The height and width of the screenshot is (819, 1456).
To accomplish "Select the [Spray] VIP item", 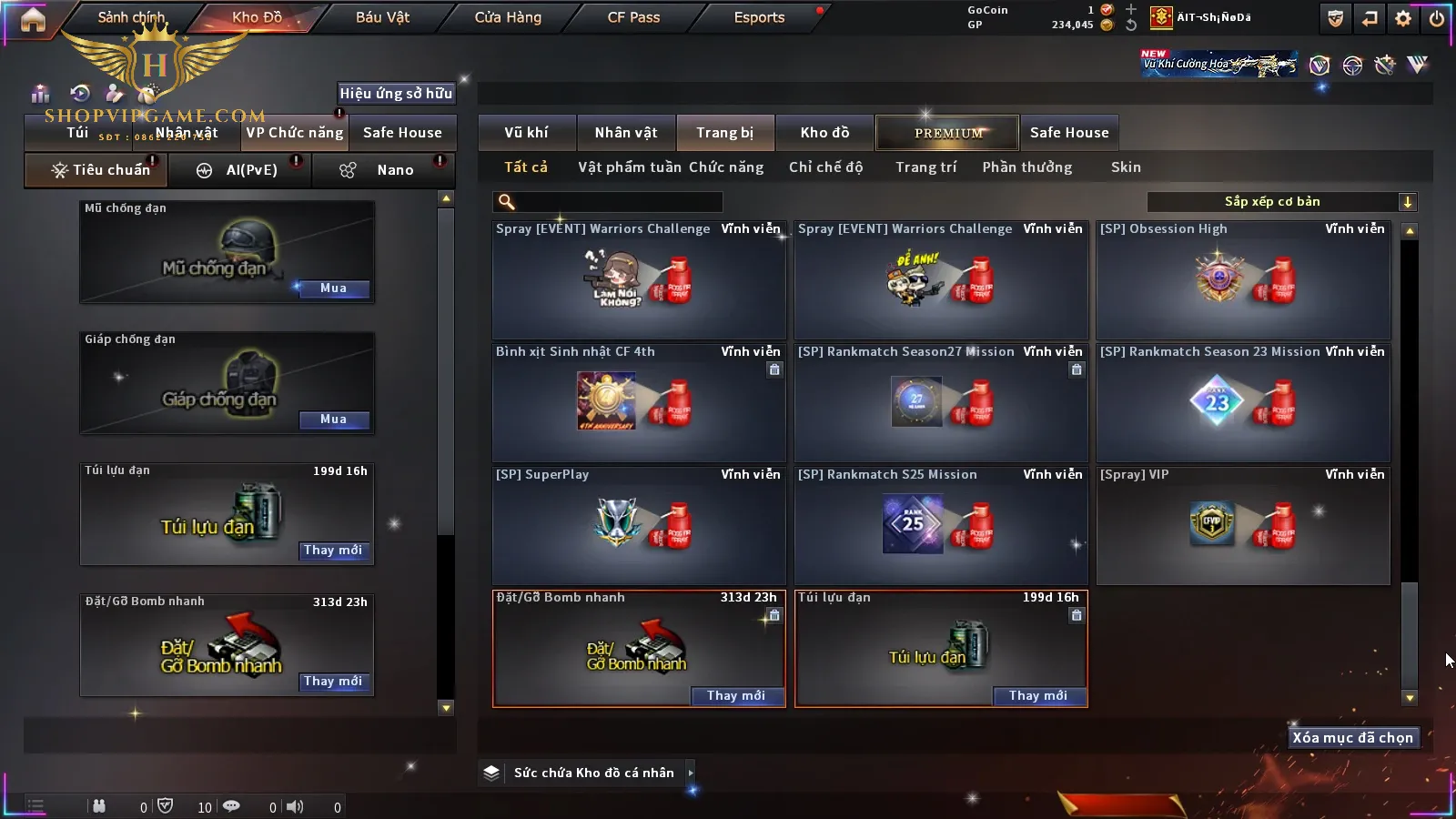I will 1243,526.
